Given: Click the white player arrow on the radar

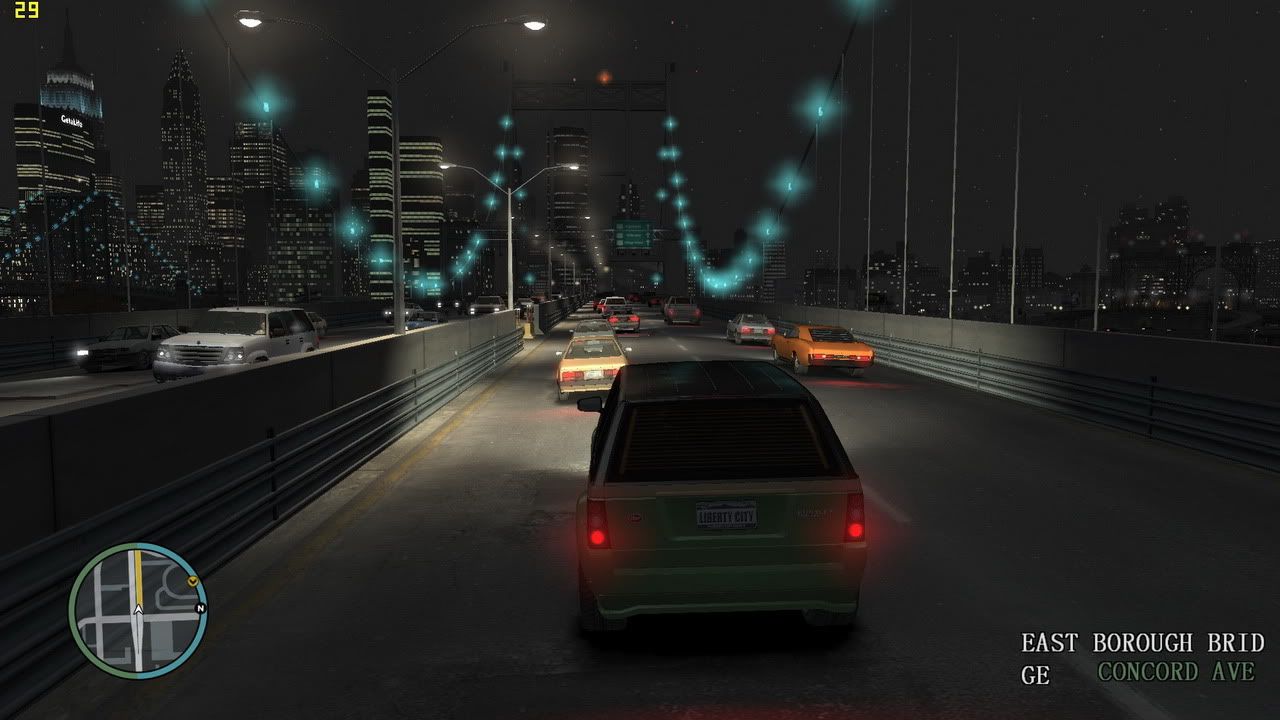Looking at the screenshot, I should coord(138,609).
